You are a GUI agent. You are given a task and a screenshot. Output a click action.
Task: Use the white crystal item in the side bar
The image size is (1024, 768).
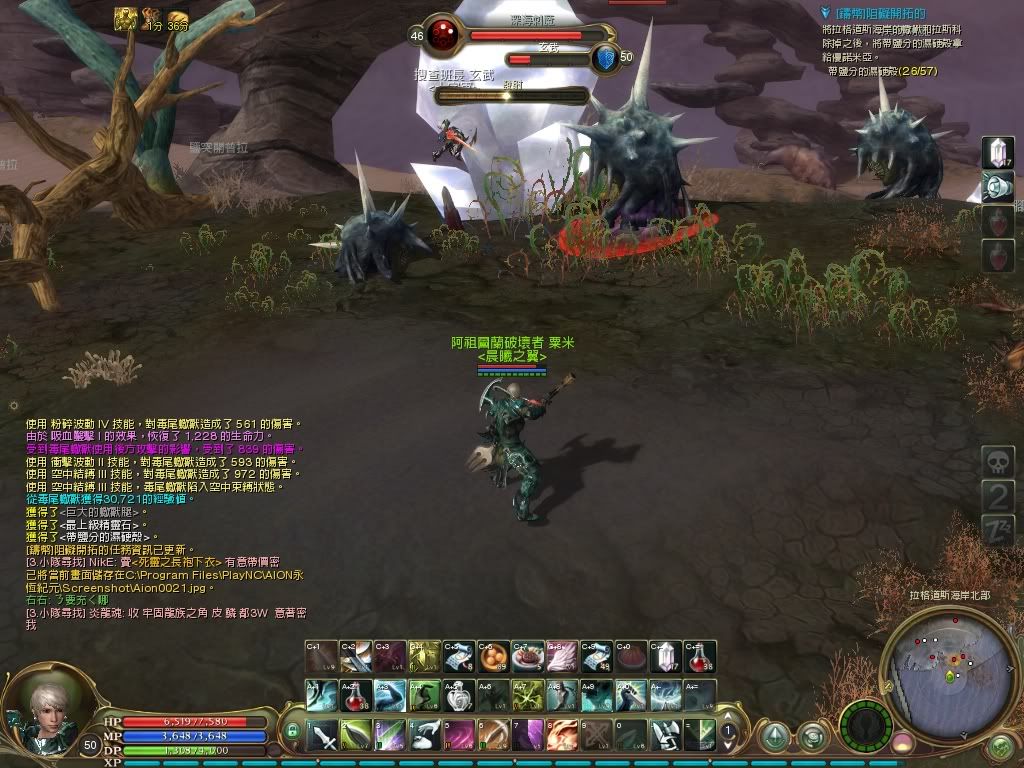click(999, 153)
